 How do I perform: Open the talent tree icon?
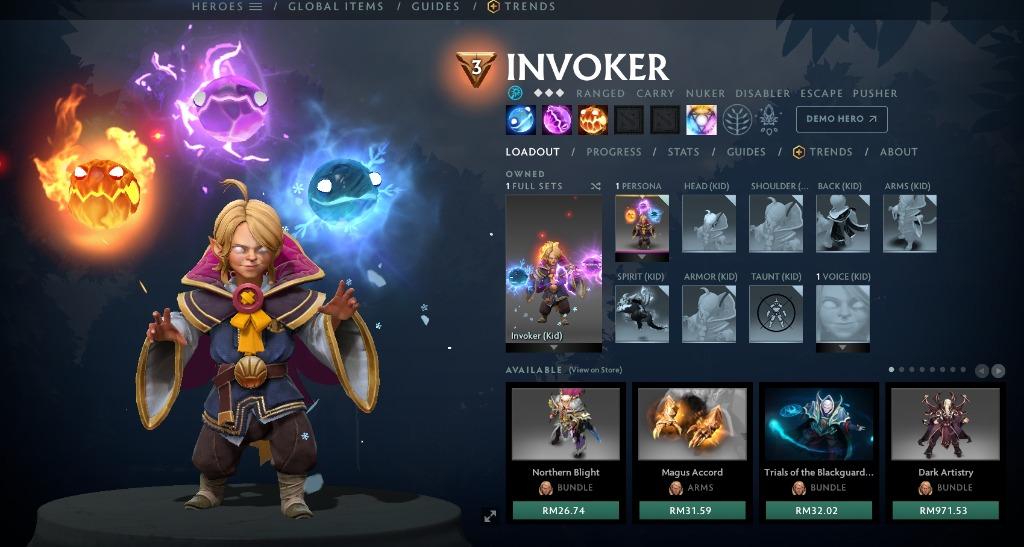737,120
